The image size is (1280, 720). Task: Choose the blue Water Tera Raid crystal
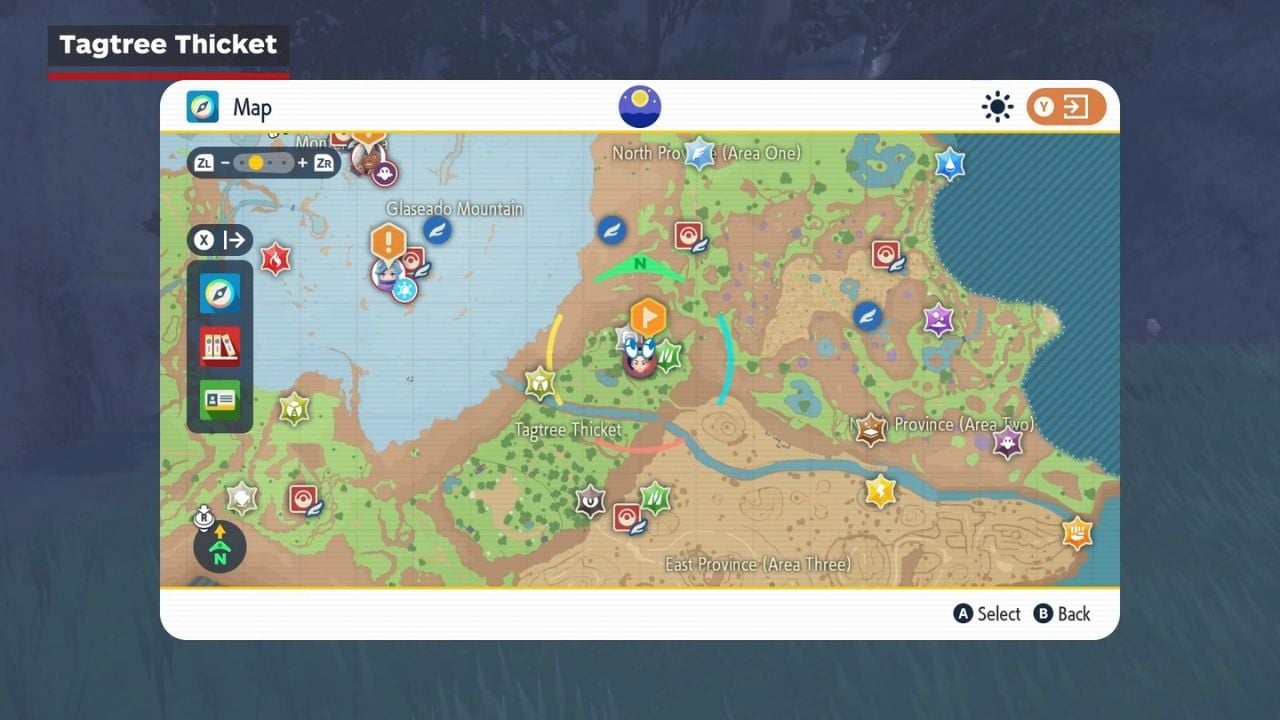pos(949,164)
